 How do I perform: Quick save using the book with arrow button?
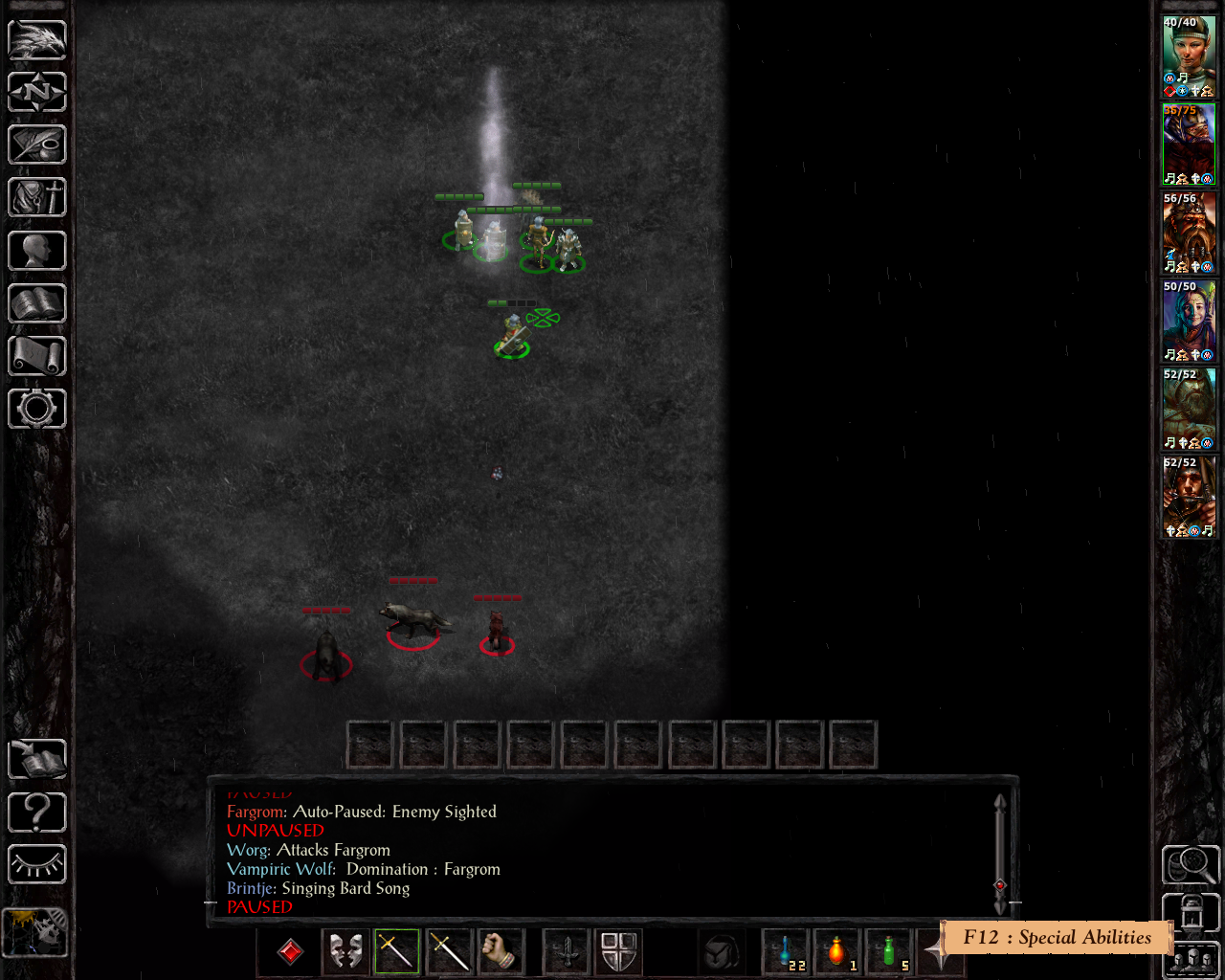pos(37,760)
